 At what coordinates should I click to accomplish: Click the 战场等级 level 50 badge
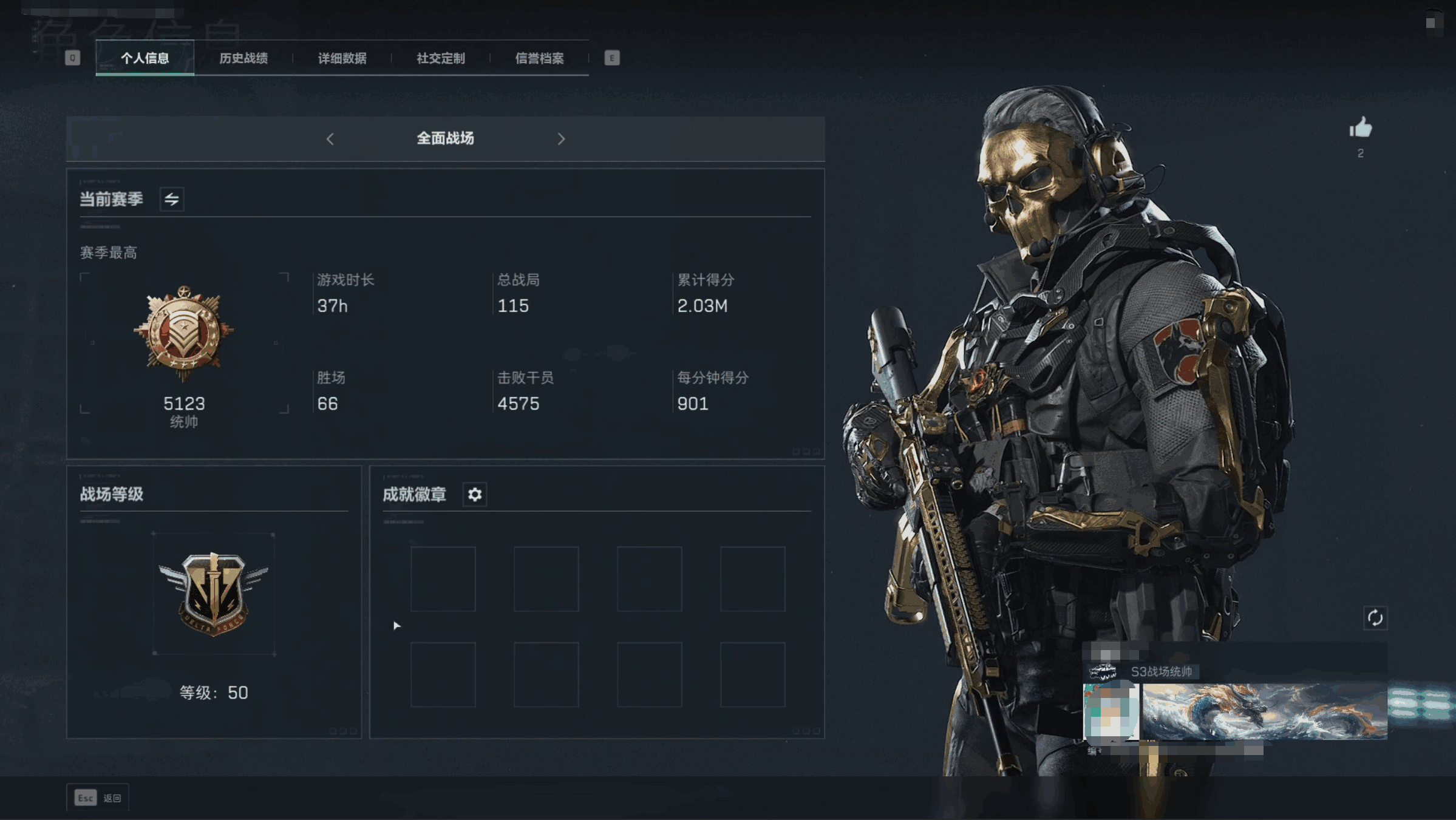tap(214, 594)
